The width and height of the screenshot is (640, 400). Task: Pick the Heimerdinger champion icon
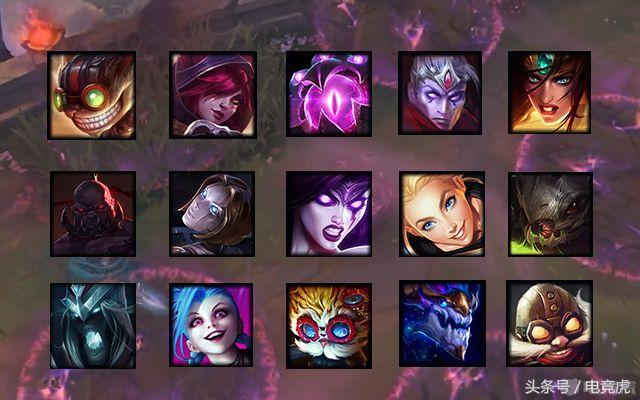[x=327, y=324]
